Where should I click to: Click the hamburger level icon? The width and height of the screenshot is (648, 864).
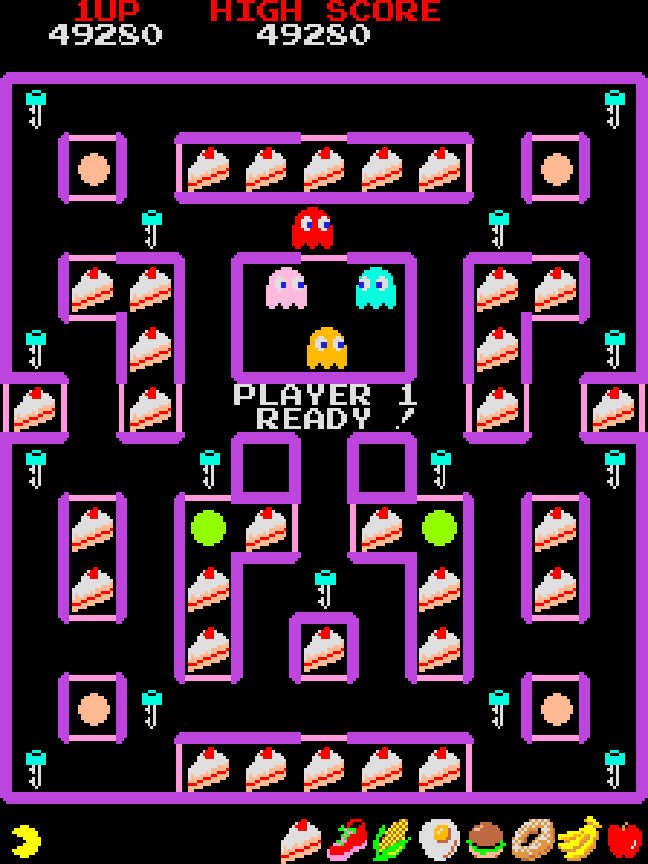487,839
